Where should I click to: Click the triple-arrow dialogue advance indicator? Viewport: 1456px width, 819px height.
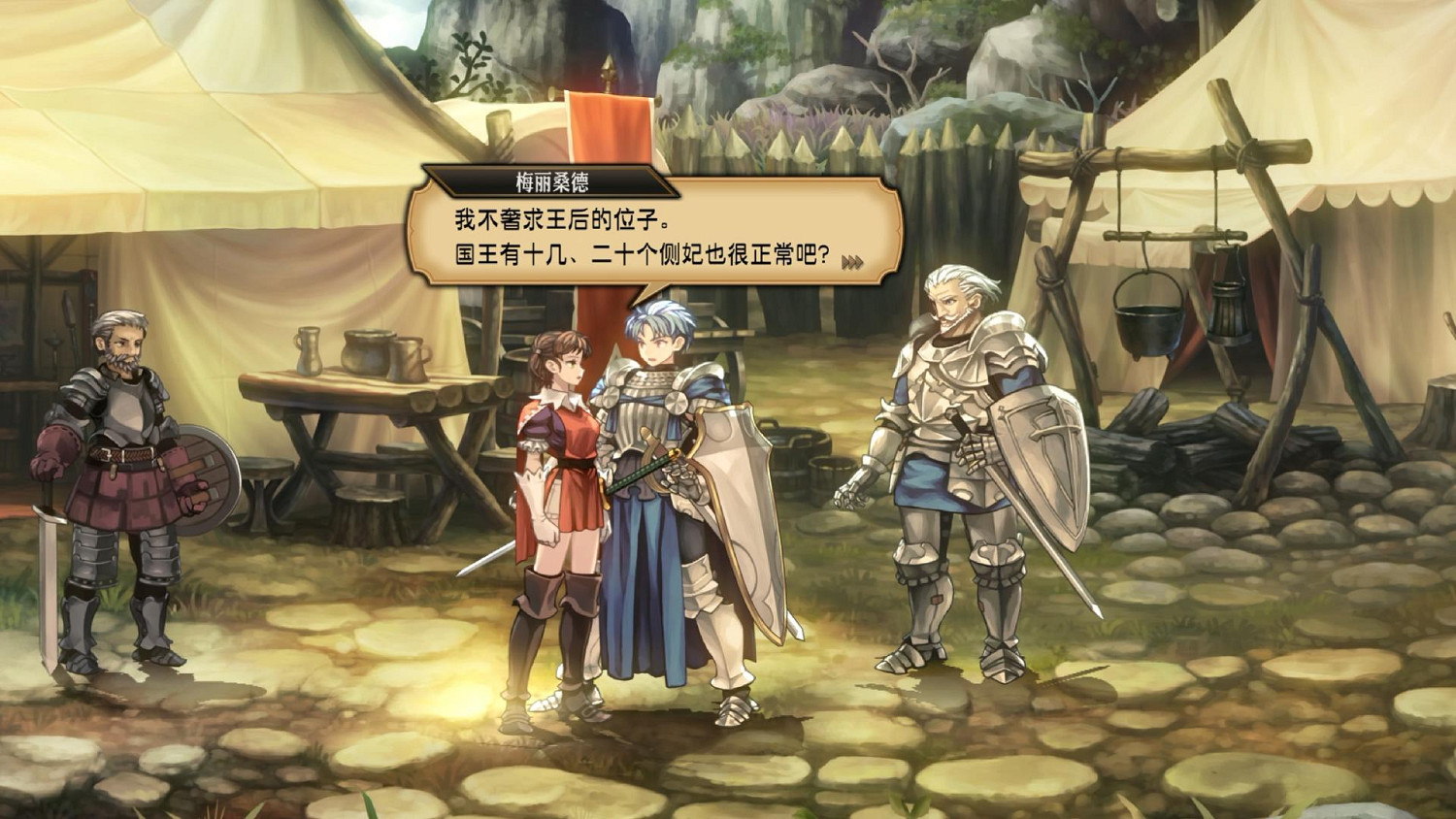tap(853, 261)
